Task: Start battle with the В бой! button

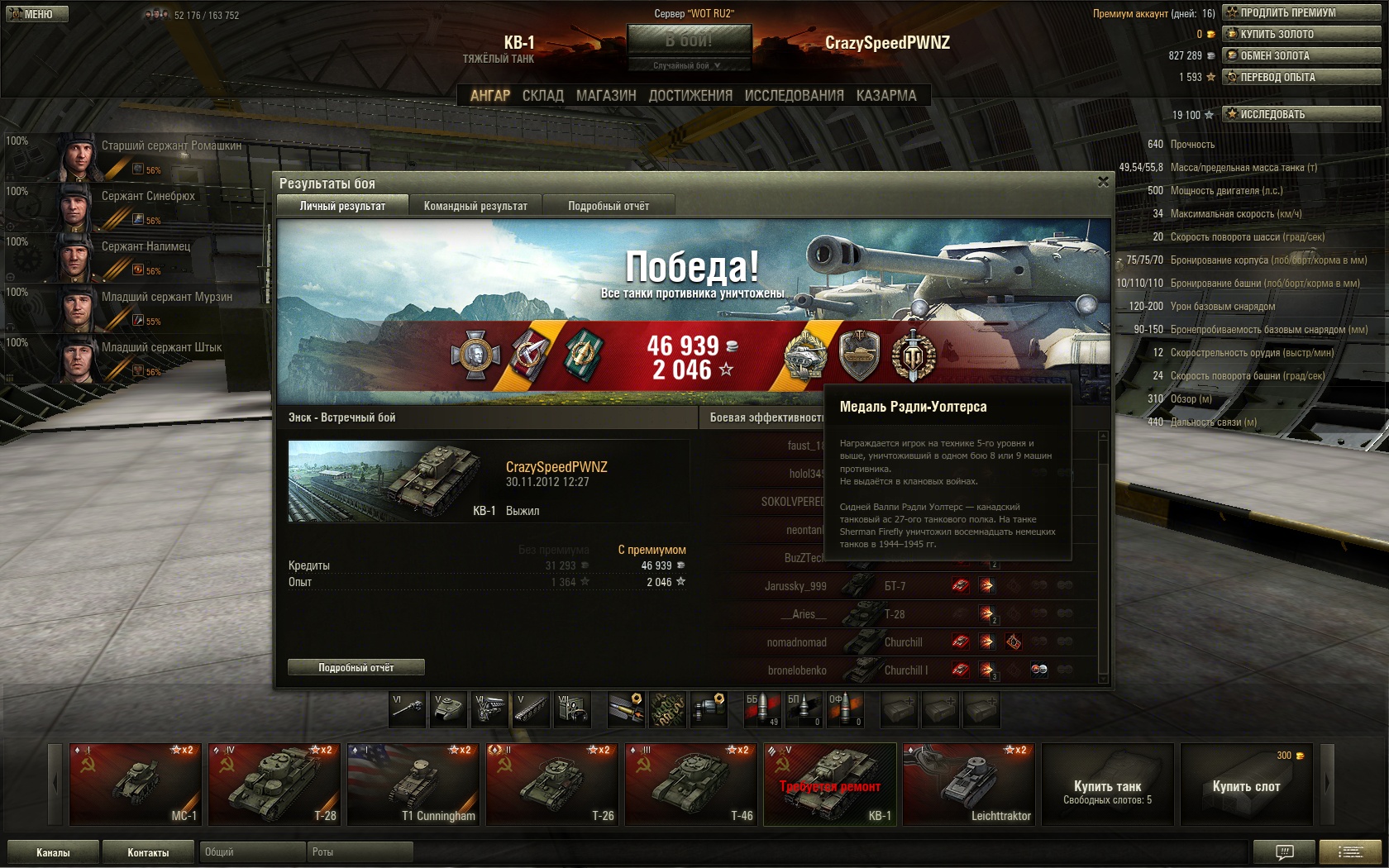Action: tap(689, 40)
